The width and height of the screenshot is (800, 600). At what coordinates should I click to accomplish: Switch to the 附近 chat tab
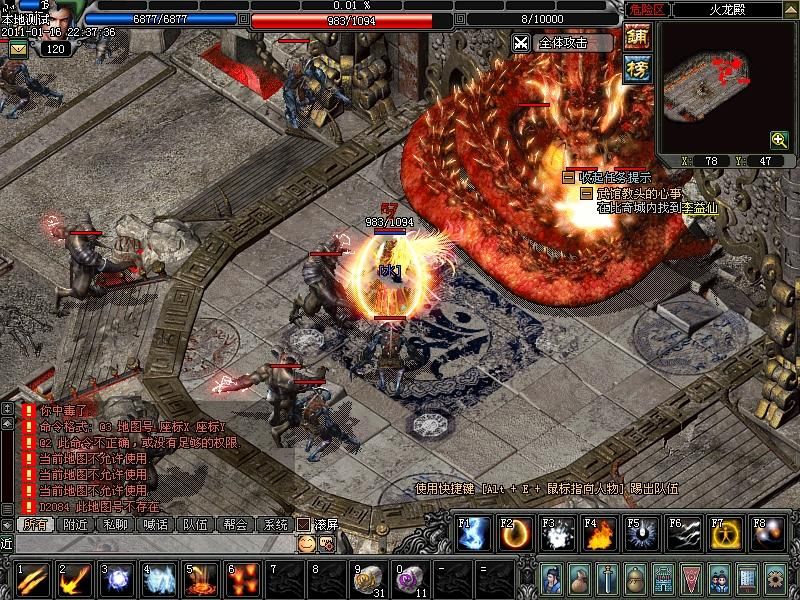75,524
